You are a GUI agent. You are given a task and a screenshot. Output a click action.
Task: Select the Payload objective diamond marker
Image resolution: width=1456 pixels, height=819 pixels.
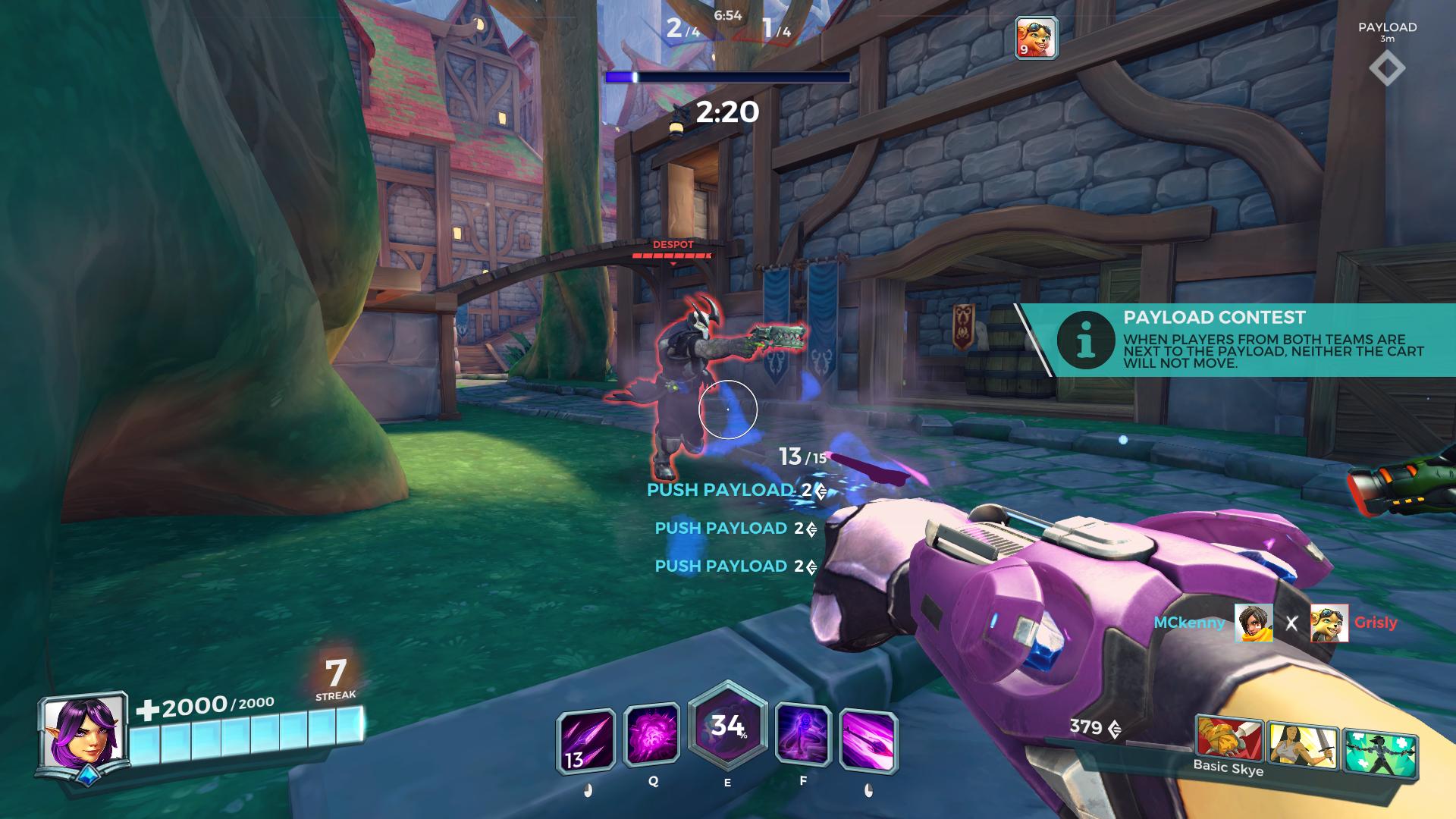(1387, 69)
